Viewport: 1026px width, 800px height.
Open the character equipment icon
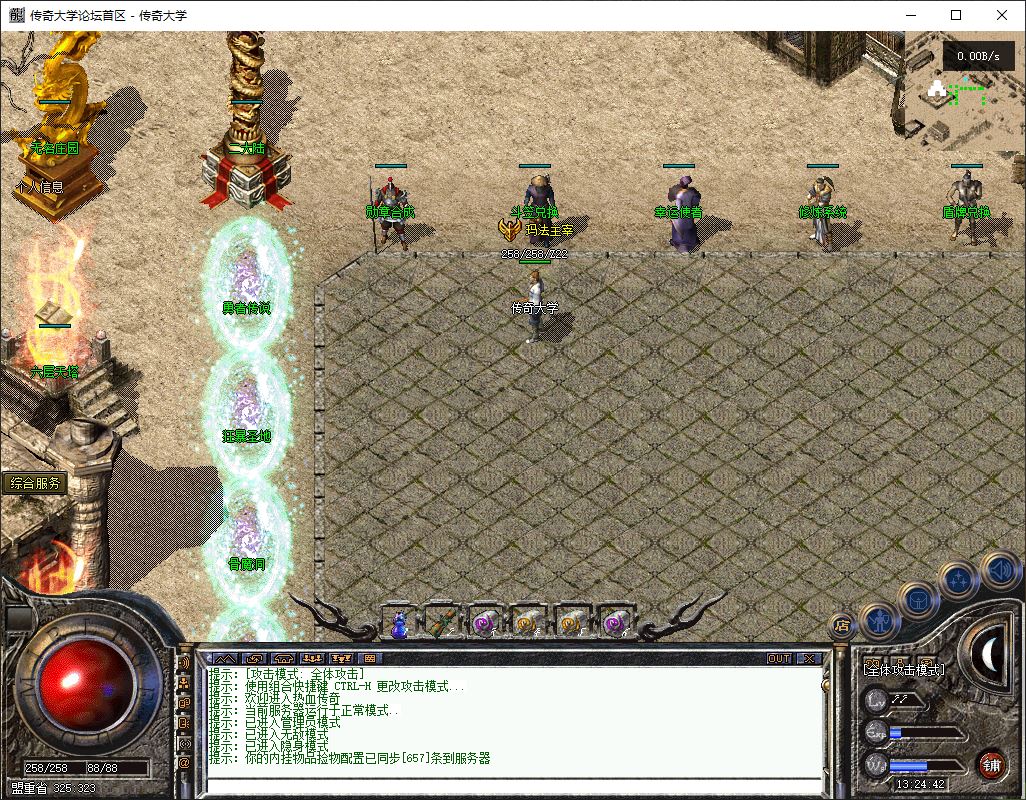(x=880, y=621)
